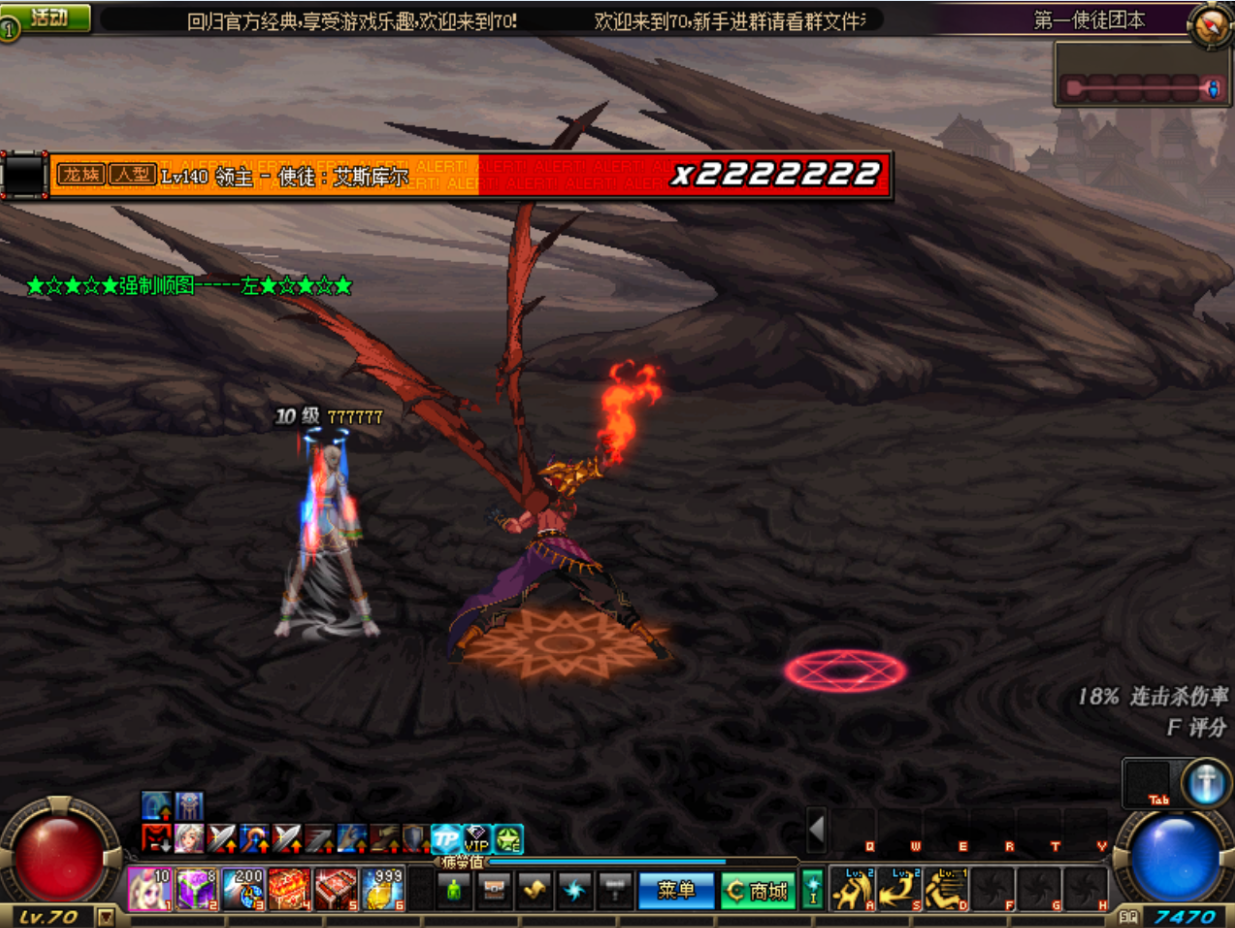This screenshot has height=928, width=1235.
Task: Use the purple cube item in slot 2
Action: pyautogui.click(x=196, y=888)
